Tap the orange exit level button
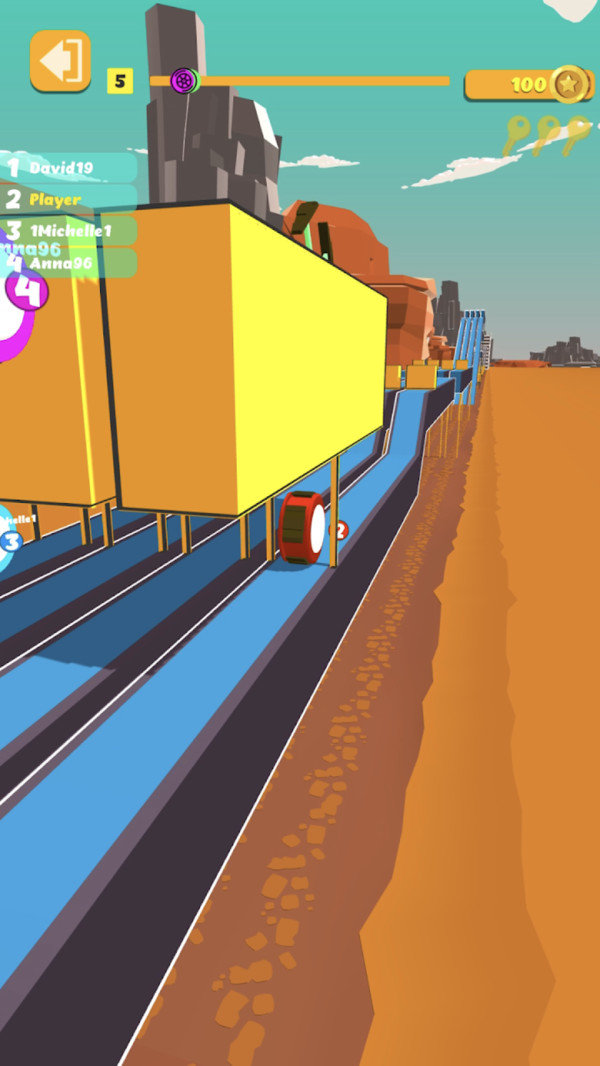The height and width of the screenshot is (1066, 600). pyautogui.click(x=60, y=60)
